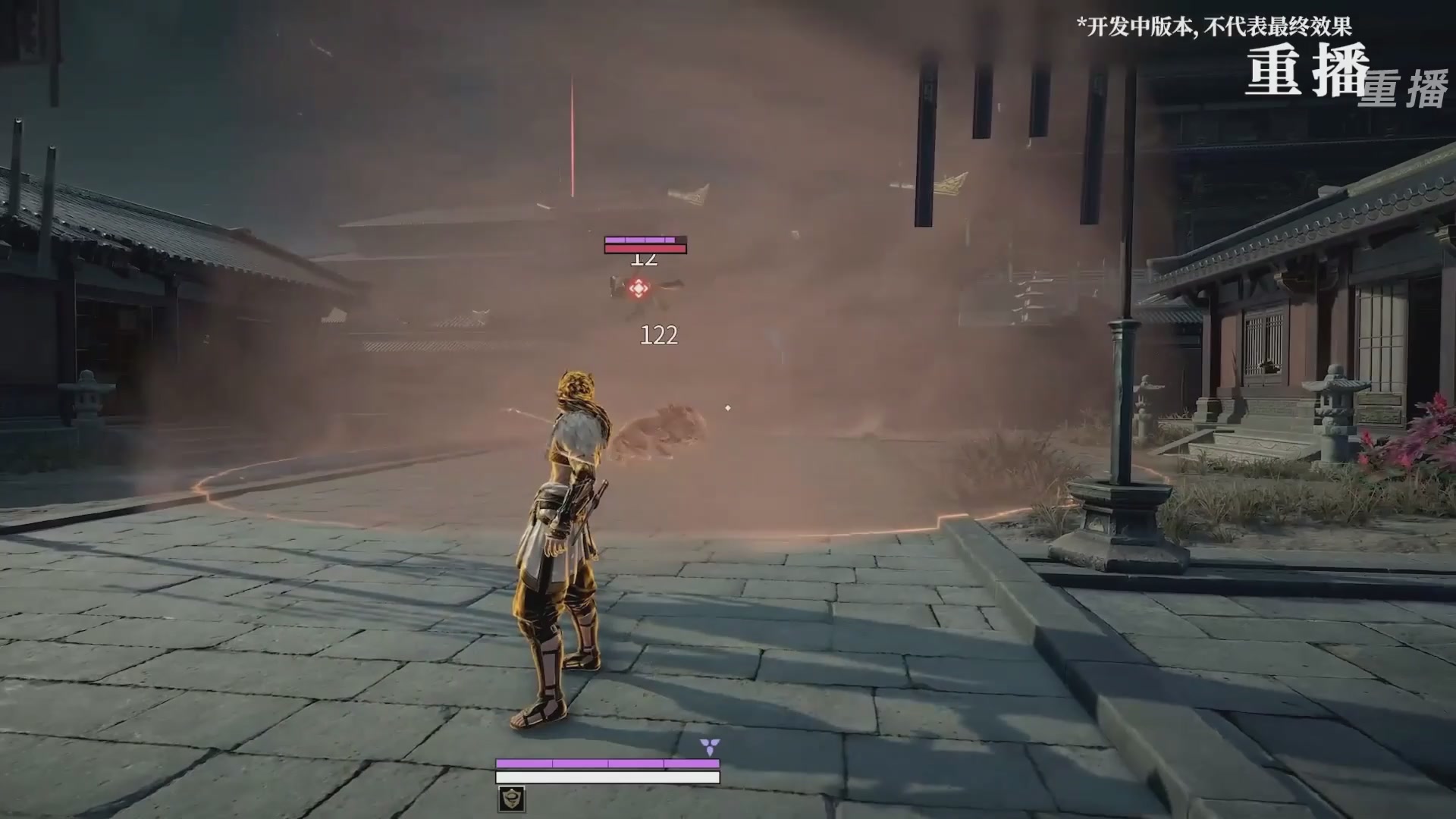Screen dimensions: 1456x819
Task: Click the damage number 122
Action: 659,336
